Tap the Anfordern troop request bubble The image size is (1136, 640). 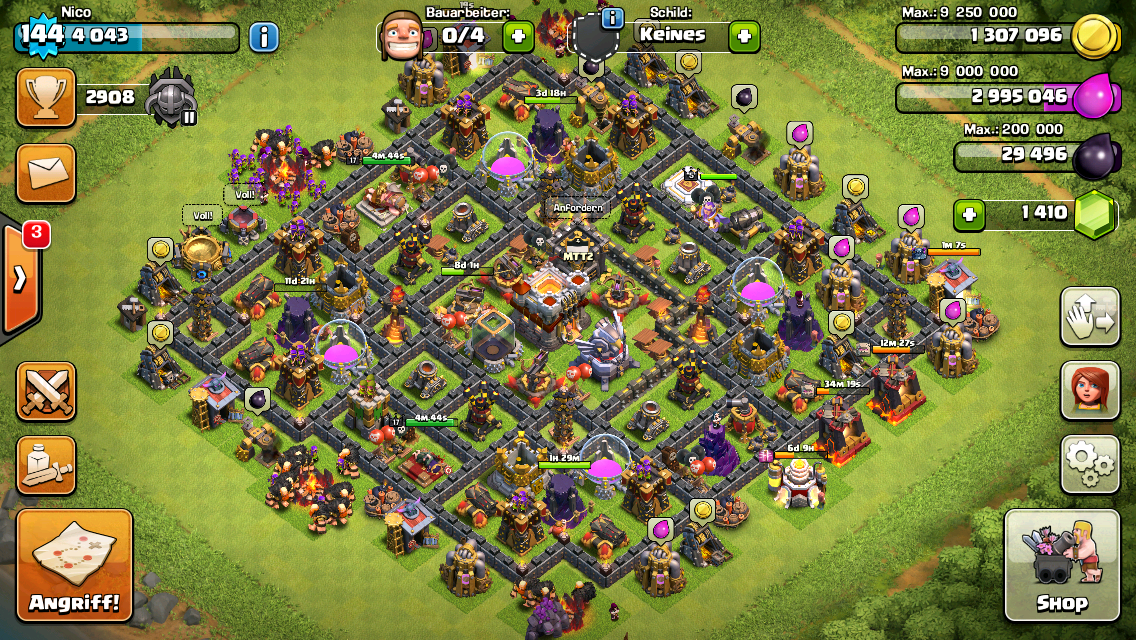578,208
